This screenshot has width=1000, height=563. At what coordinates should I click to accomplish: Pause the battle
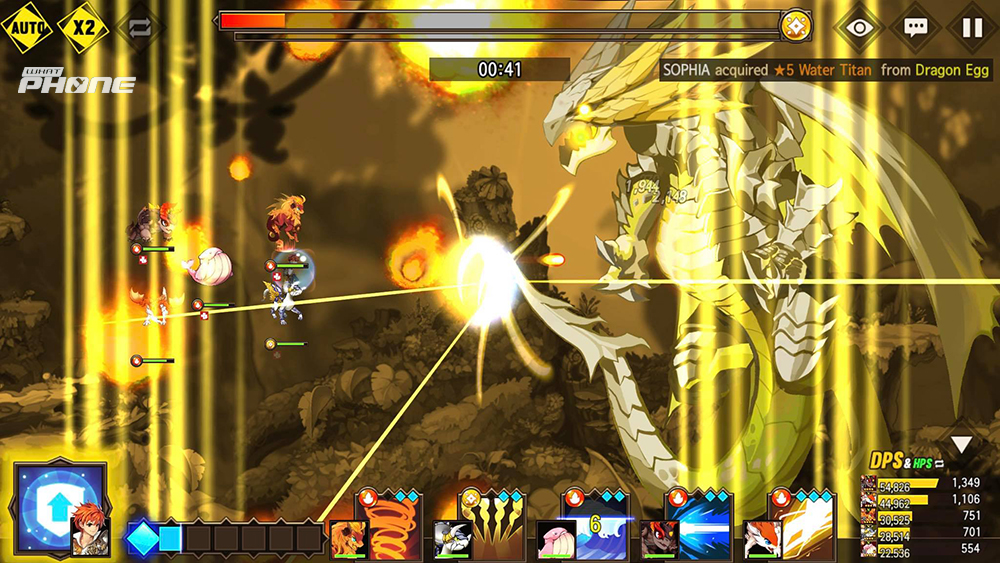[972, 27]
